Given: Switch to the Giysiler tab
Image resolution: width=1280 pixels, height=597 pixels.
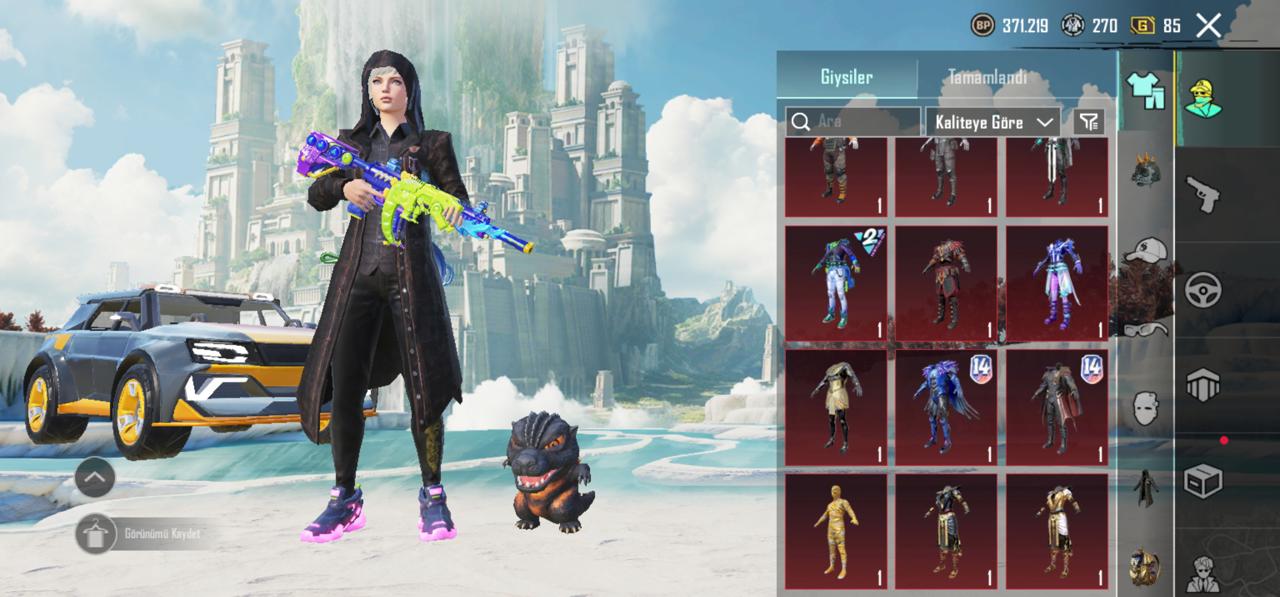Looking at the screenshot, I should 847,78.
